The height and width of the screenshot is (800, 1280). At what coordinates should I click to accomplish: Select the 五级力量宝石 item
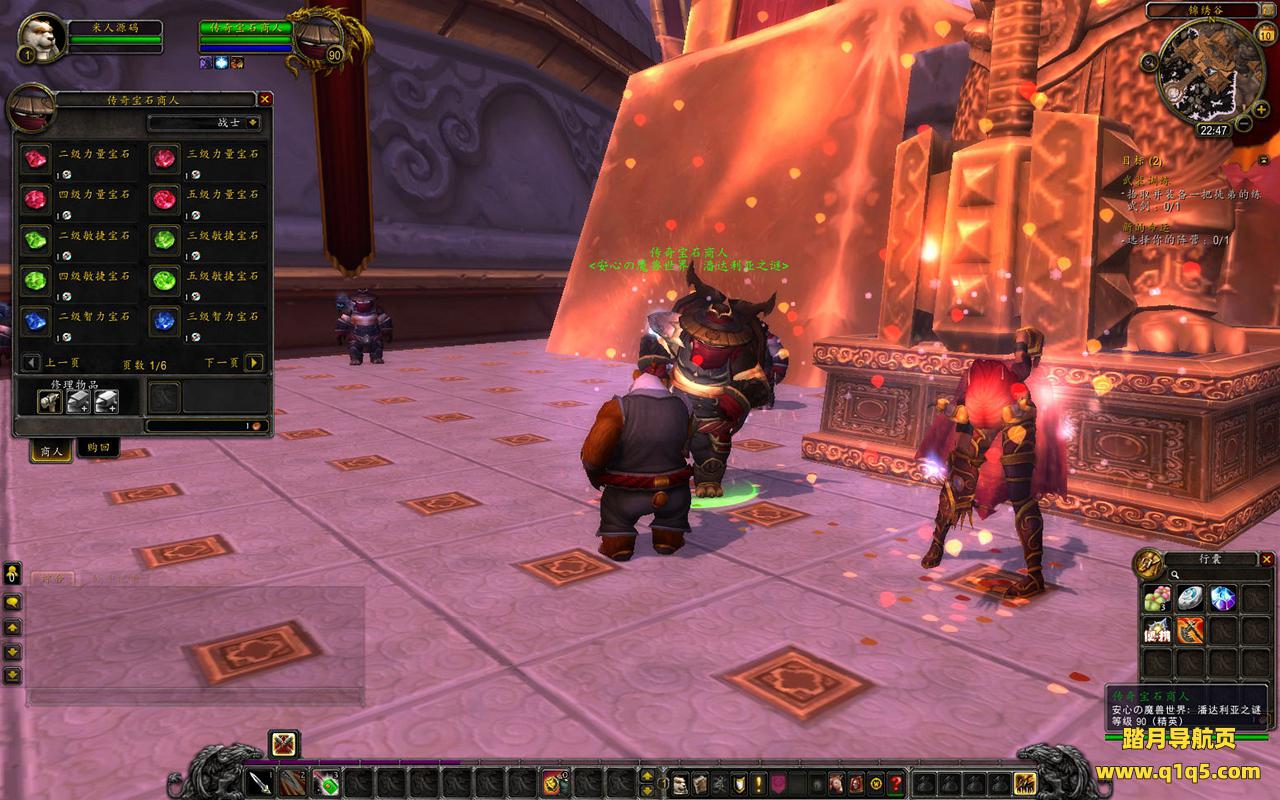[164, 199]
